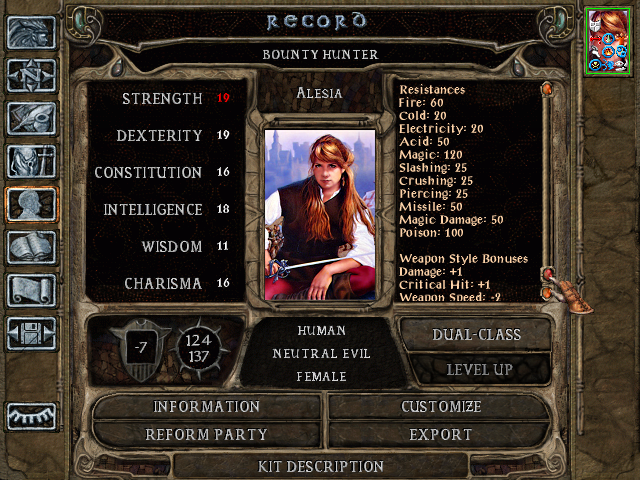The height and width of the screenshot is (480, 640).
Task: Open options with the floppy disk icon
Action: 31,333
